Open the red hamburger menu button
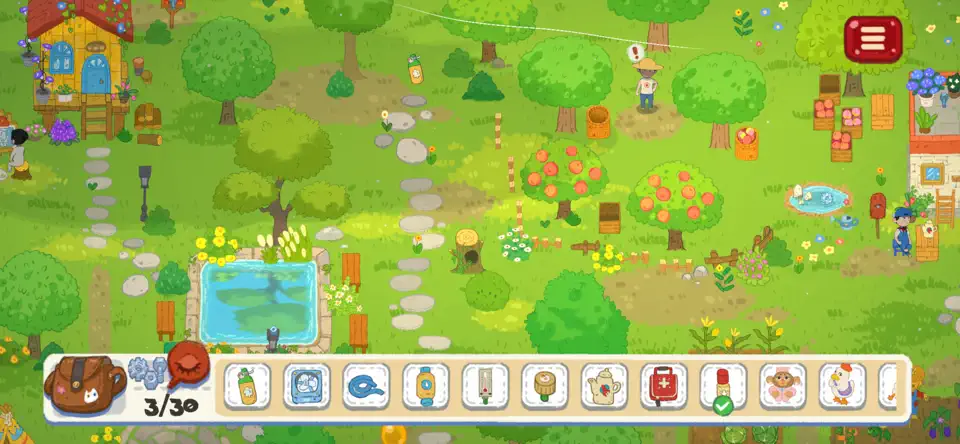This screenshot has width=960, height=444. point(873,39)
